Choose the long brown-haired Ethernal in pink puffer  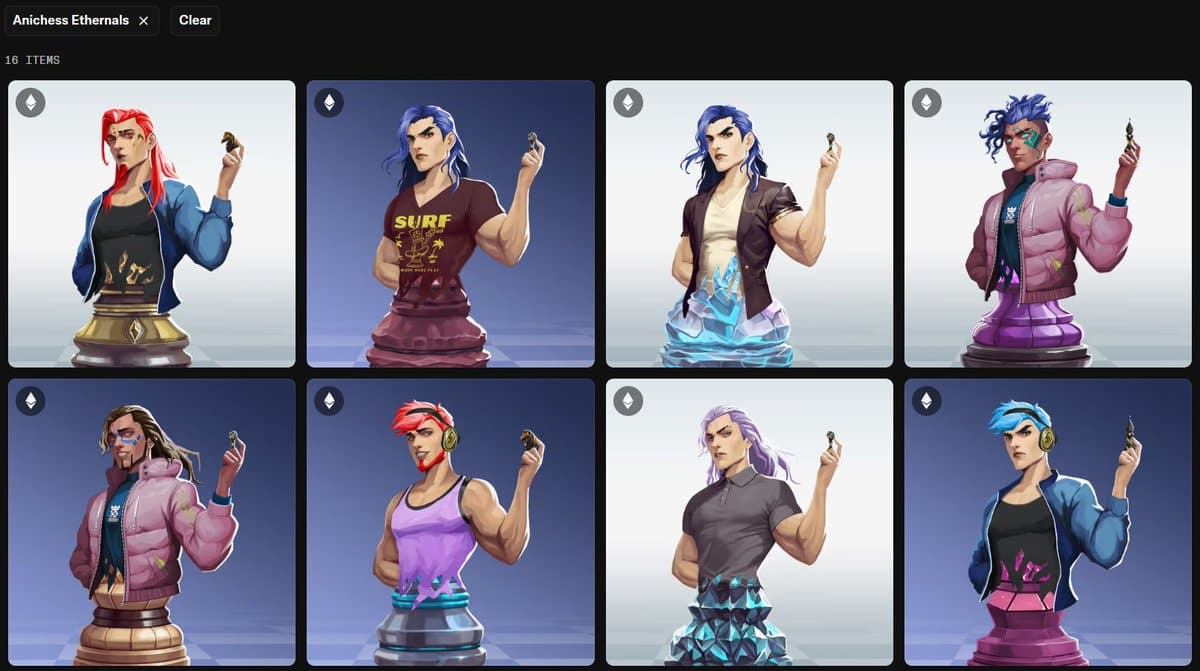coord(152,522)
